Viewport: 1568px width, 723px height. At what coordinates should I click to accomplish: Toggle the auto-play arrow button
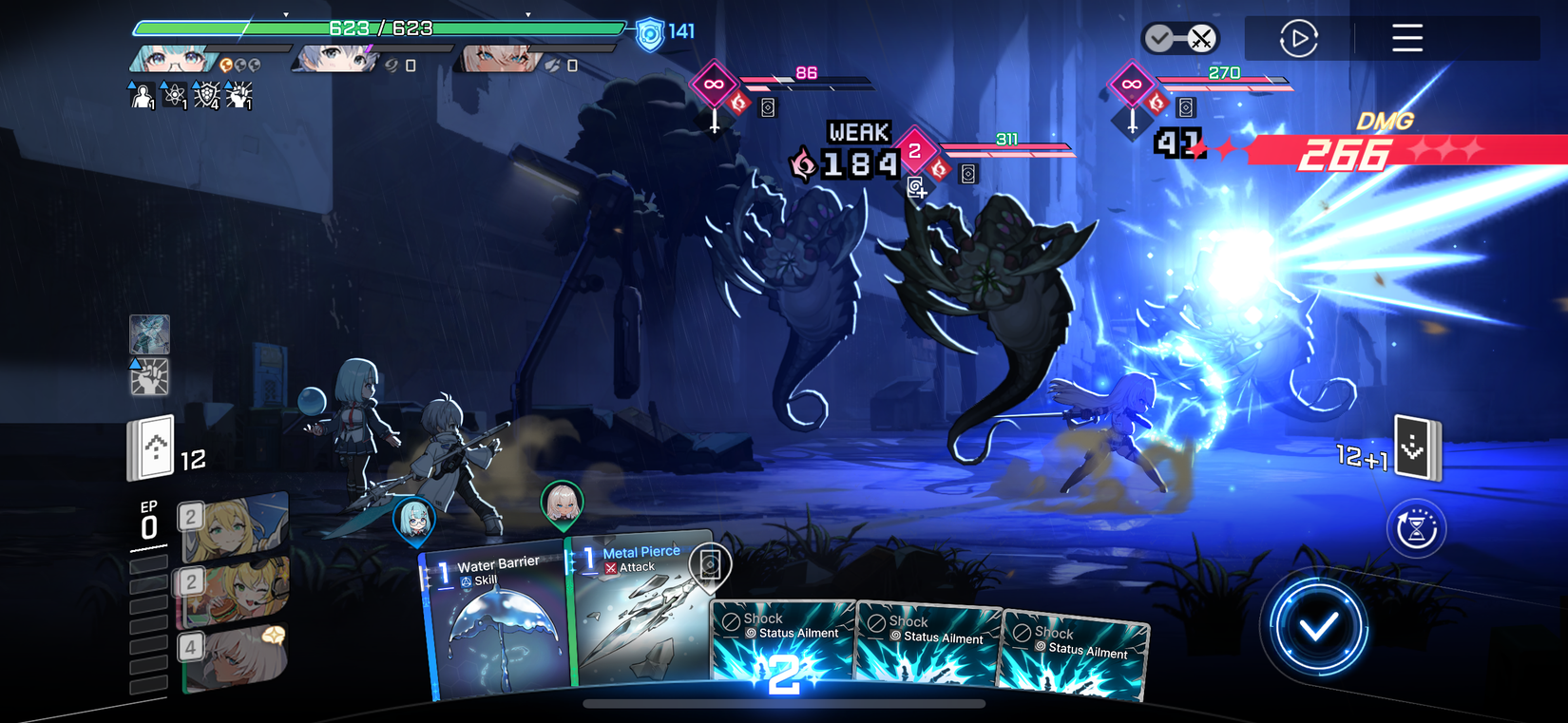click(x=1298, y=39)
